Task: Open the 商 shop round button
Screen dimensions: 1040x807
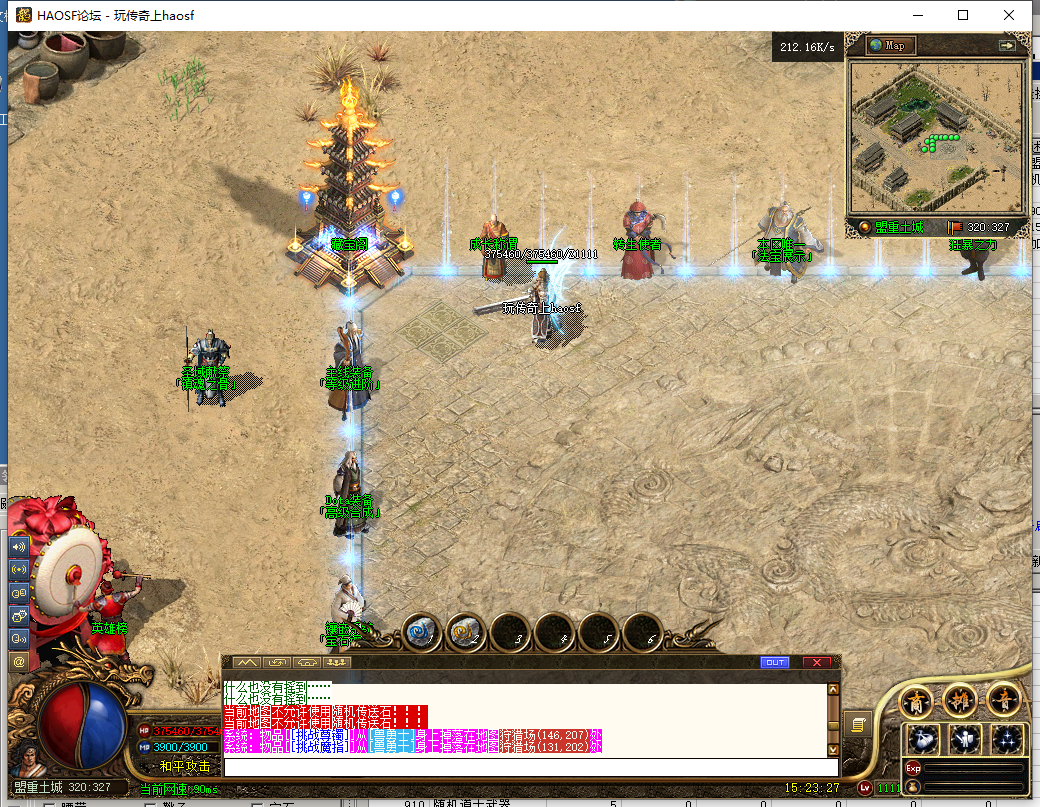Action: [x=917, y=701]
